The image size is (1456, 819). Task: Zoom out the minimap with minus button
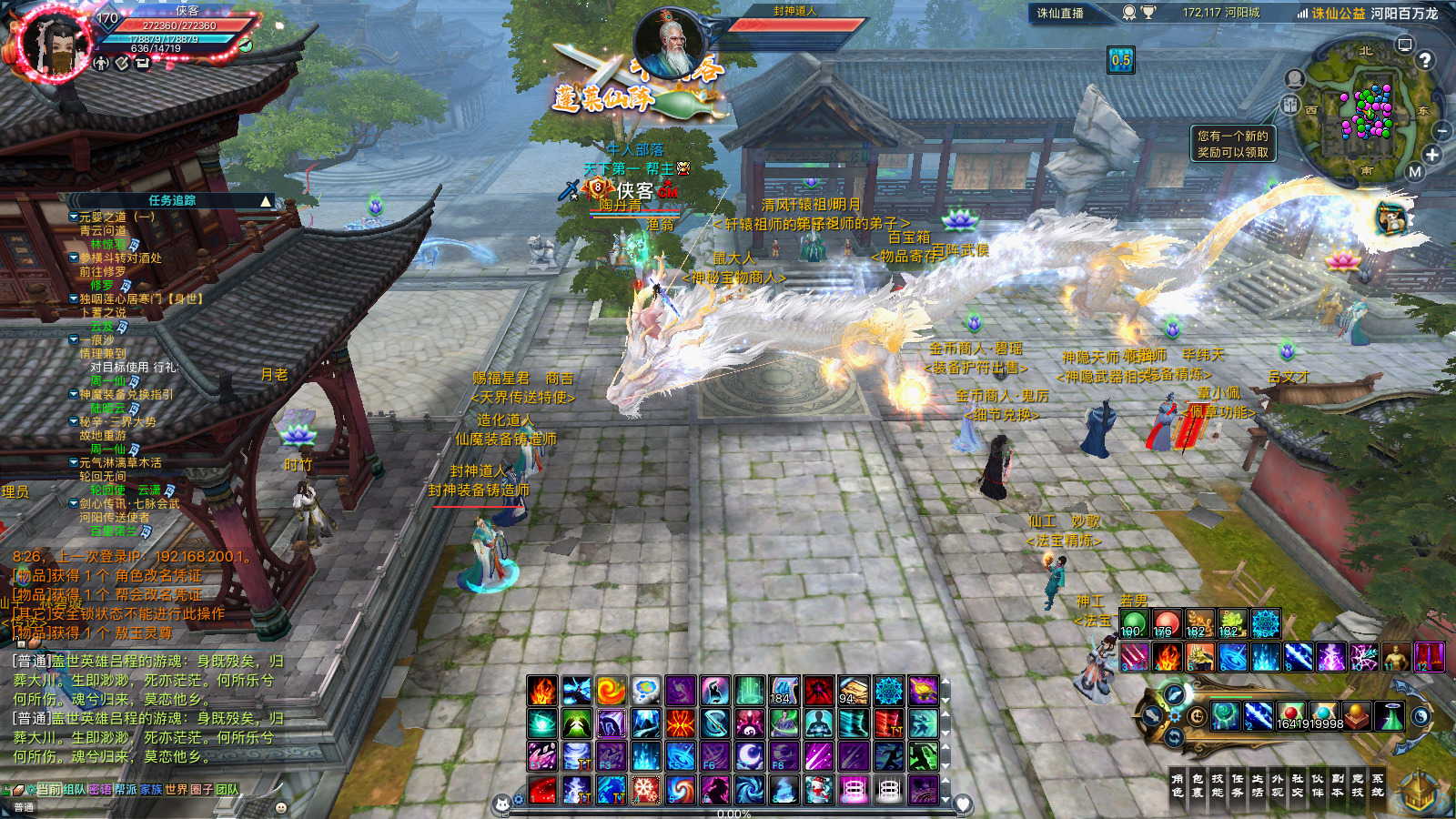pyautogui.click(x=1441, y=132)
